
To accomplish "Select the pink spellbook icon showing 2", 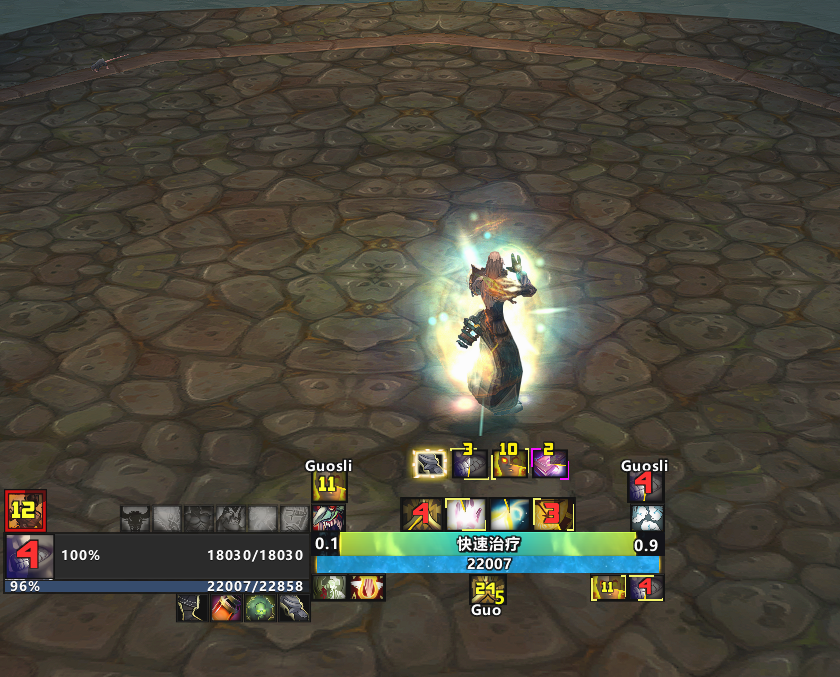I will tap(550, 464).
